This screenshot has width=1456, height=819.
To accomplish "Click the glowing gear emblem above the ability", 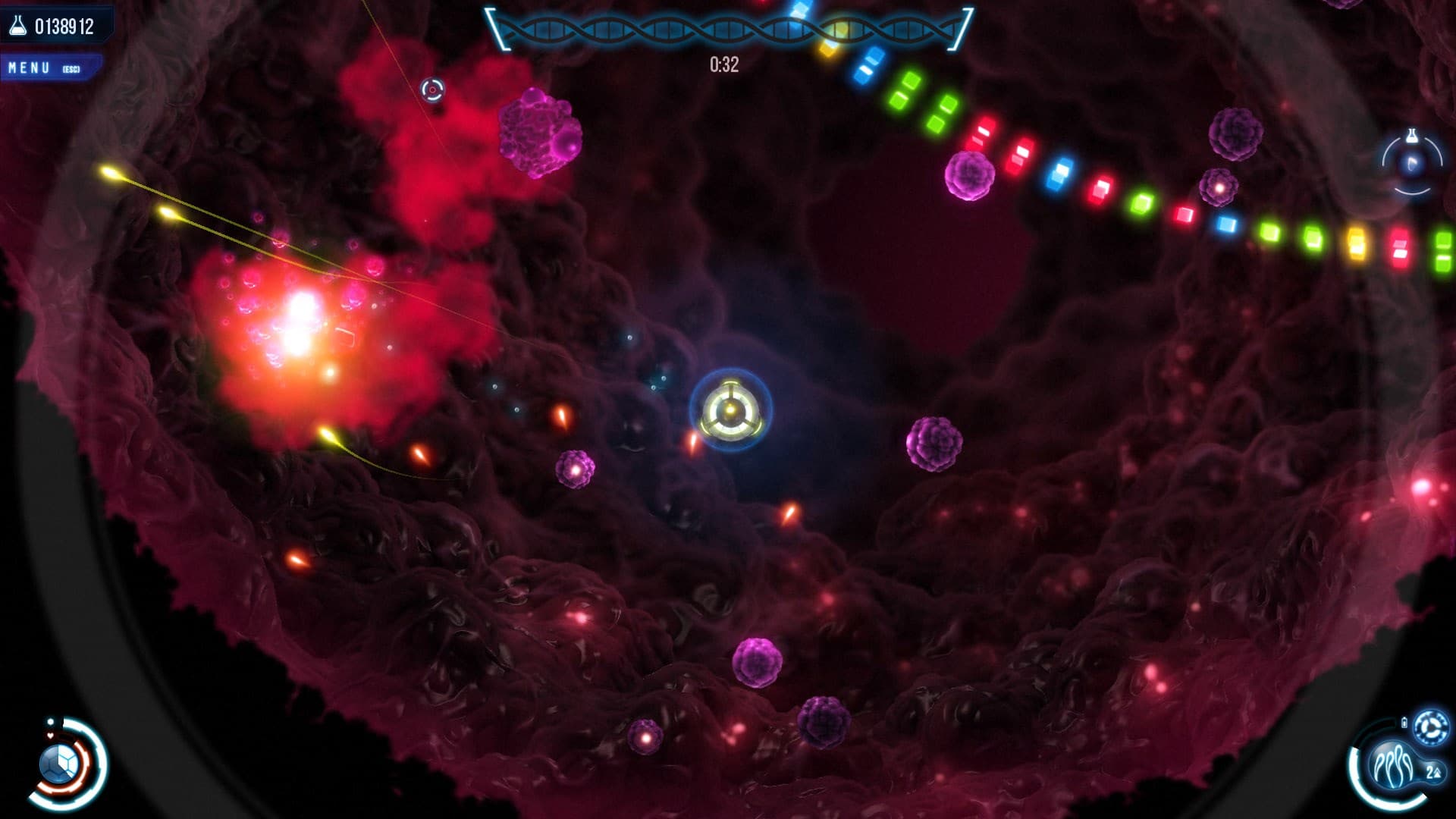I will [1430, 726].
